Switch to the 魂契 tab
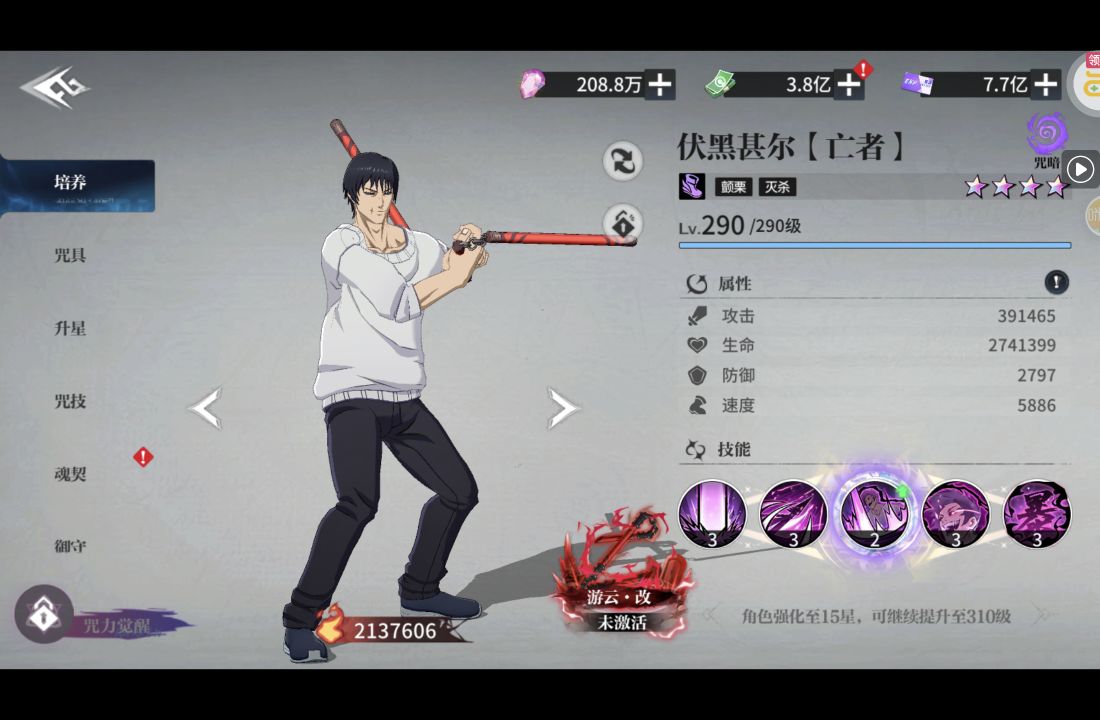 click(70, 474)
